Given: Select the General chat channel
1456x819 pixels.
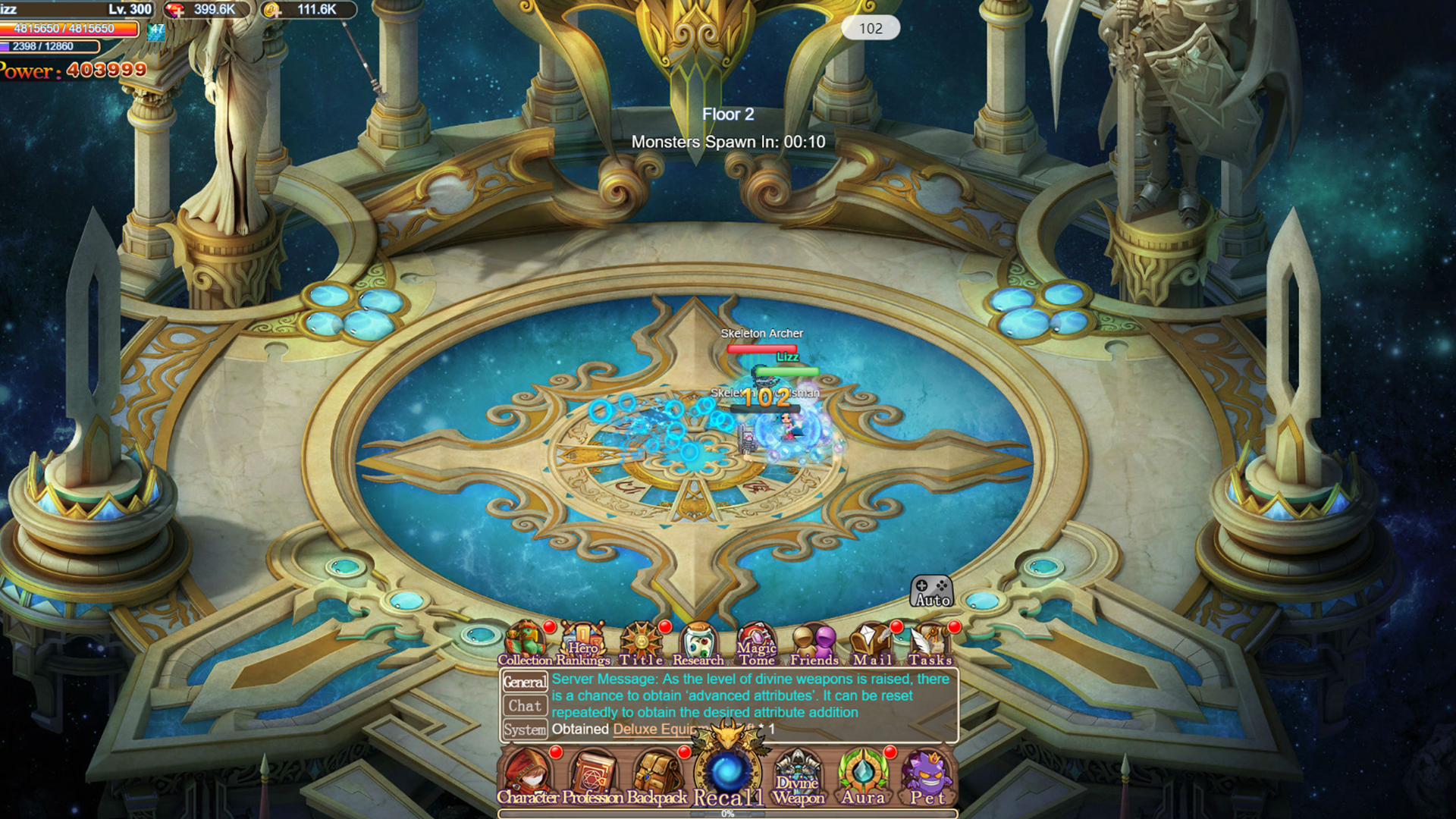Looking at the screenshot, I should (526, 681).
